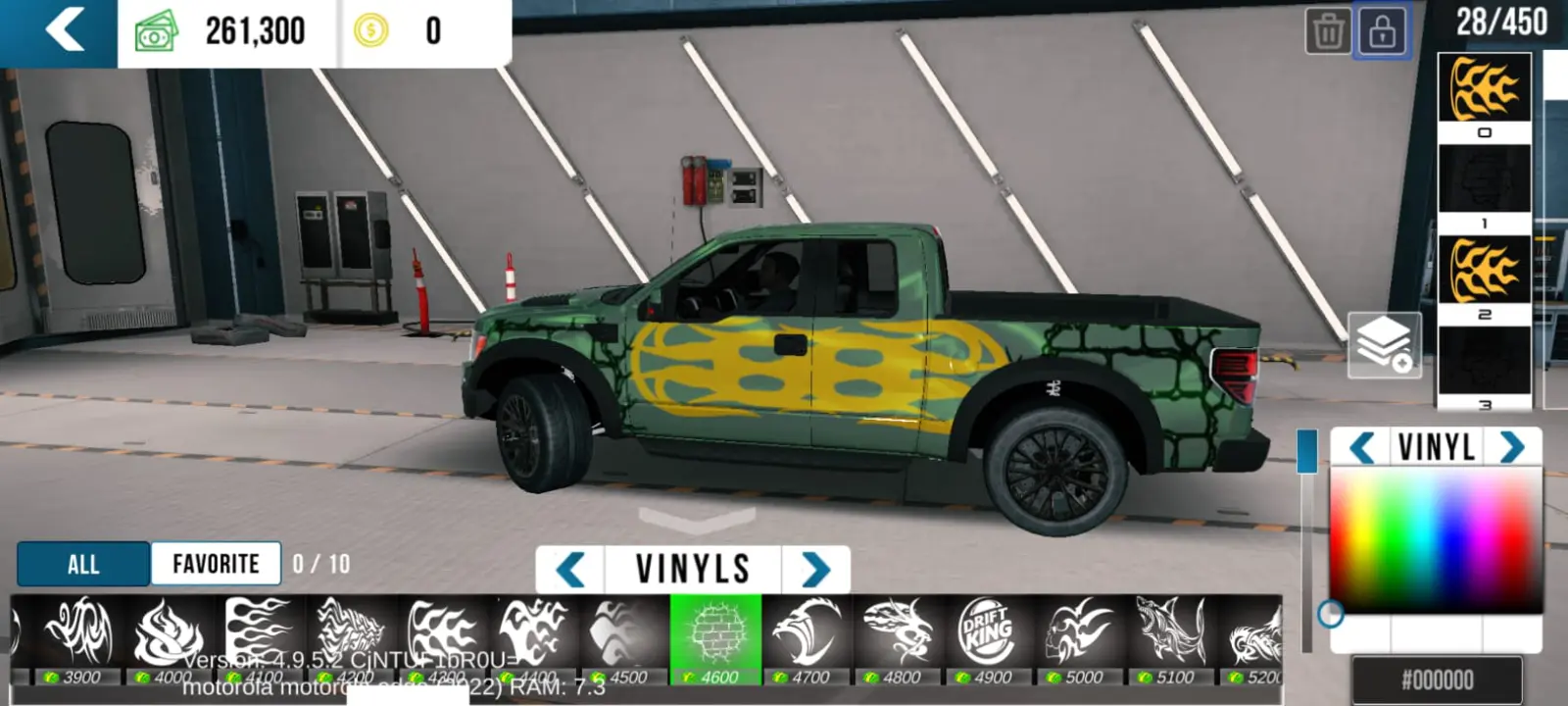Go back a category using left VINYLS arrow
The height and width of the screenshot is (706, 1568).
[x=570, y=569]
